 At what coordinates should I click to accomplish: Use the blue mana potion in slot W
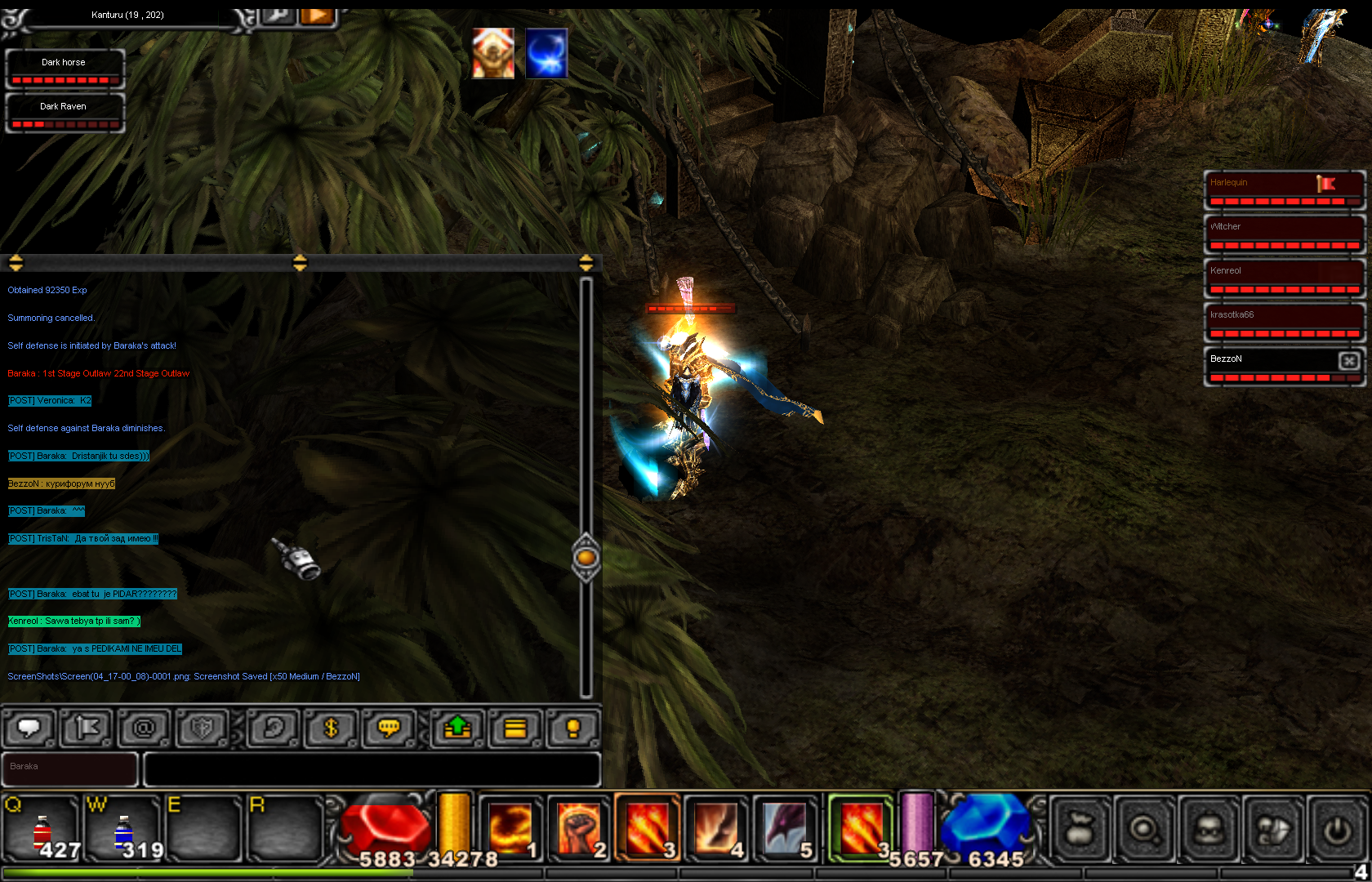(x=122, y=831)
